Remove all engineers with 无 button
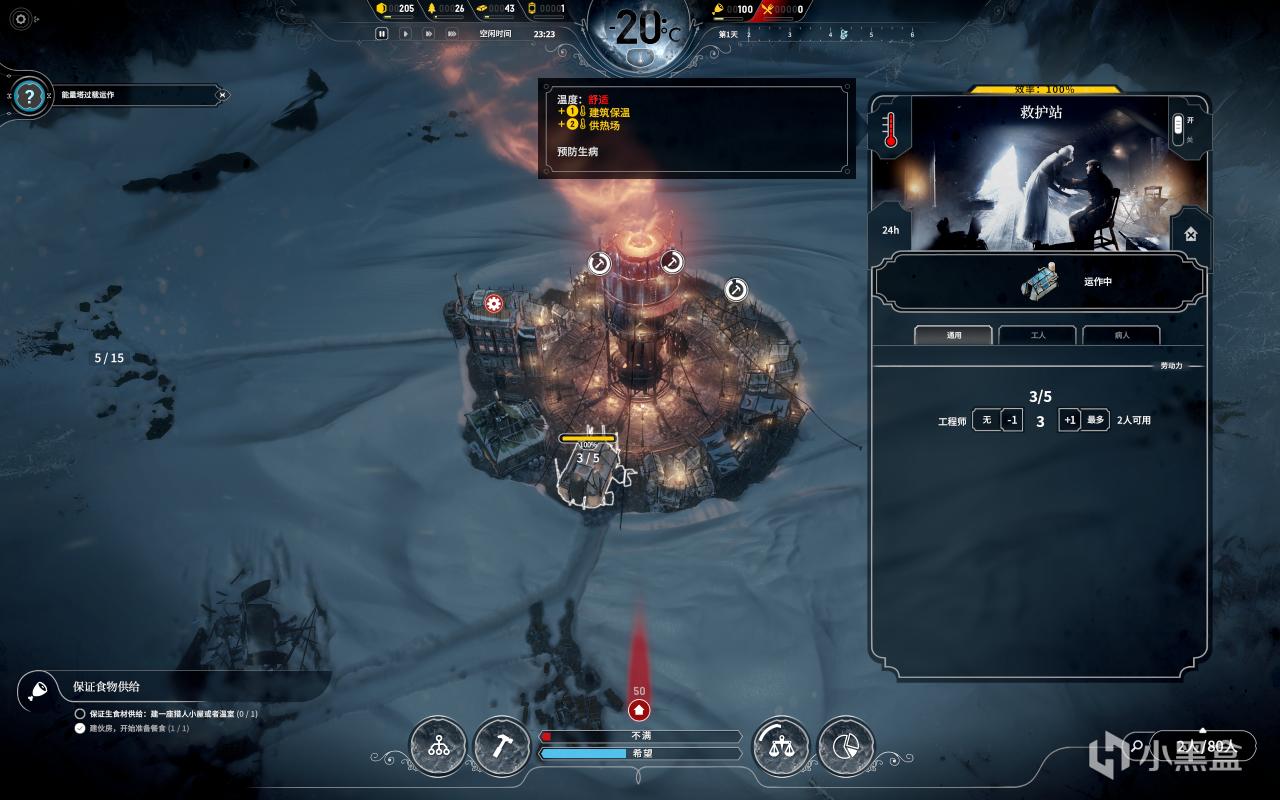 click(986, 420)
